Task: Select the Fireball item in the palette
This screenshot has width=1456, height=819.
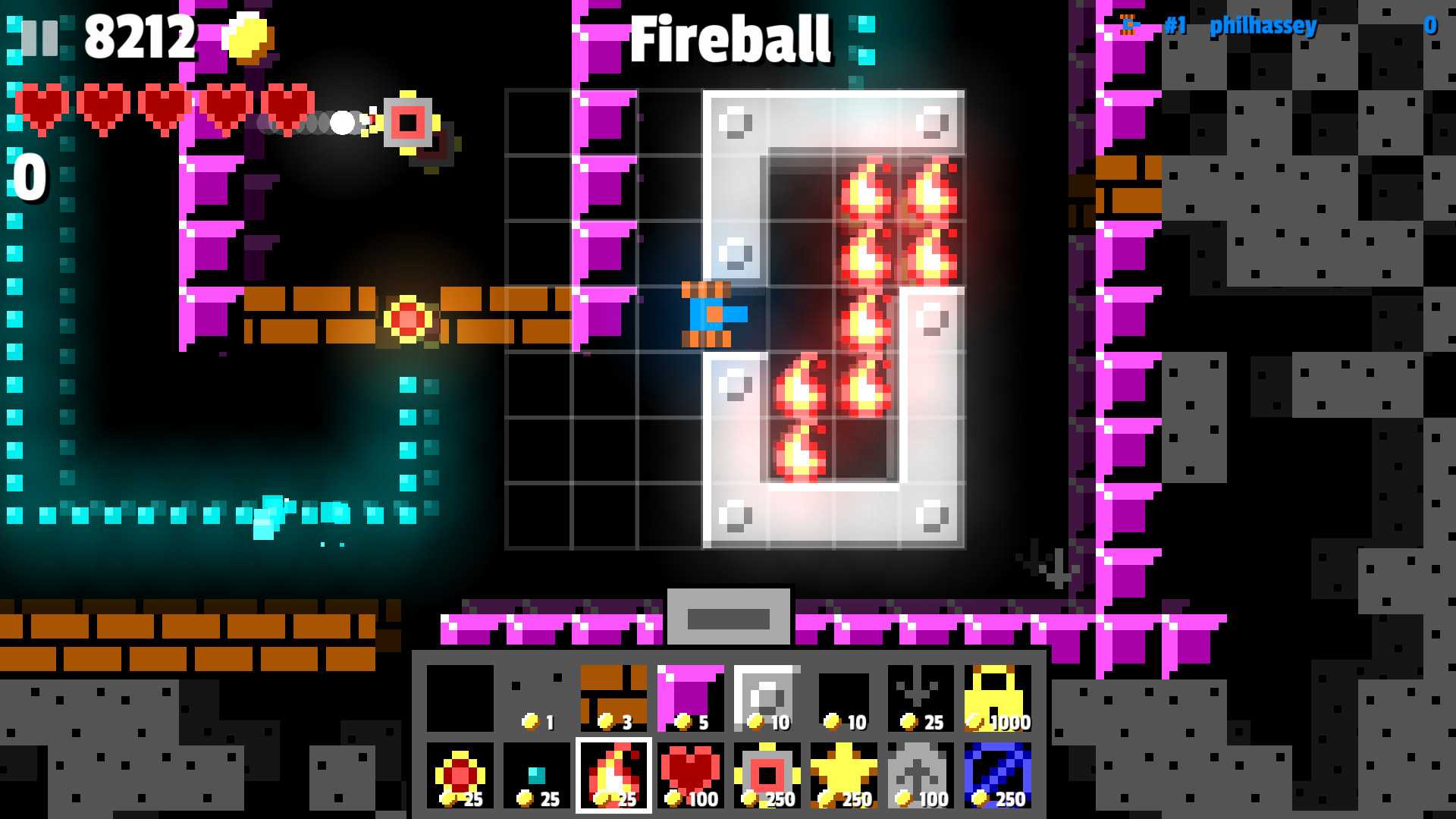Action: click(x=613, y=775)
